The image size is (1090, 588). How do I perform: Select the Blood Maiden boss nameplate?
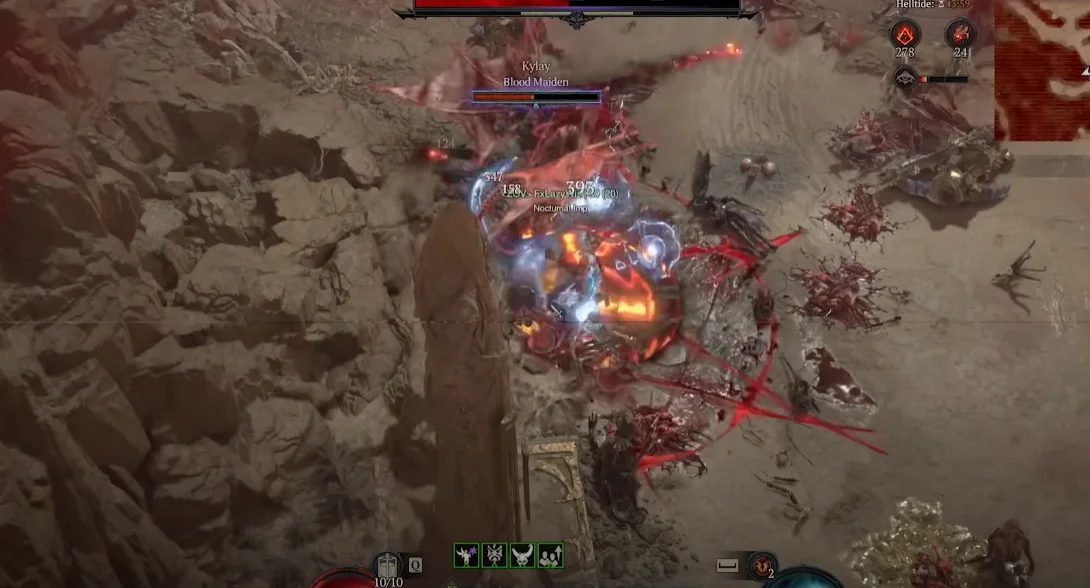tap(536, 82)
